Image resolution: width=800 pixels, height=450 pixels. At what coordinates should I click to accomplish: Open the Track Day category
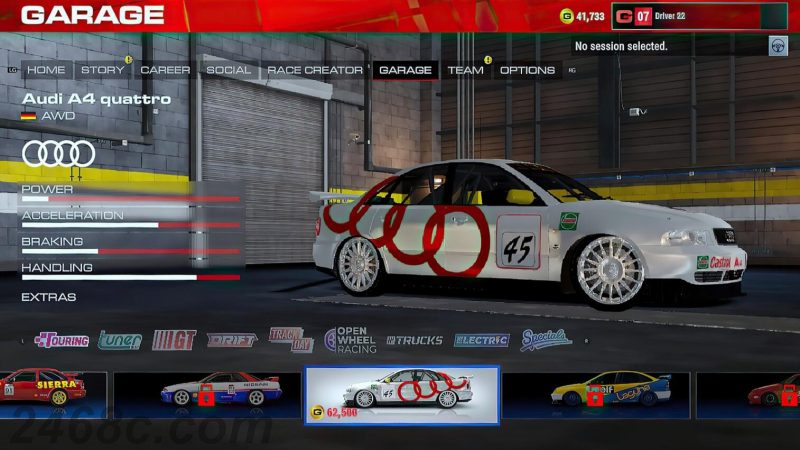(x=290, y=340)
